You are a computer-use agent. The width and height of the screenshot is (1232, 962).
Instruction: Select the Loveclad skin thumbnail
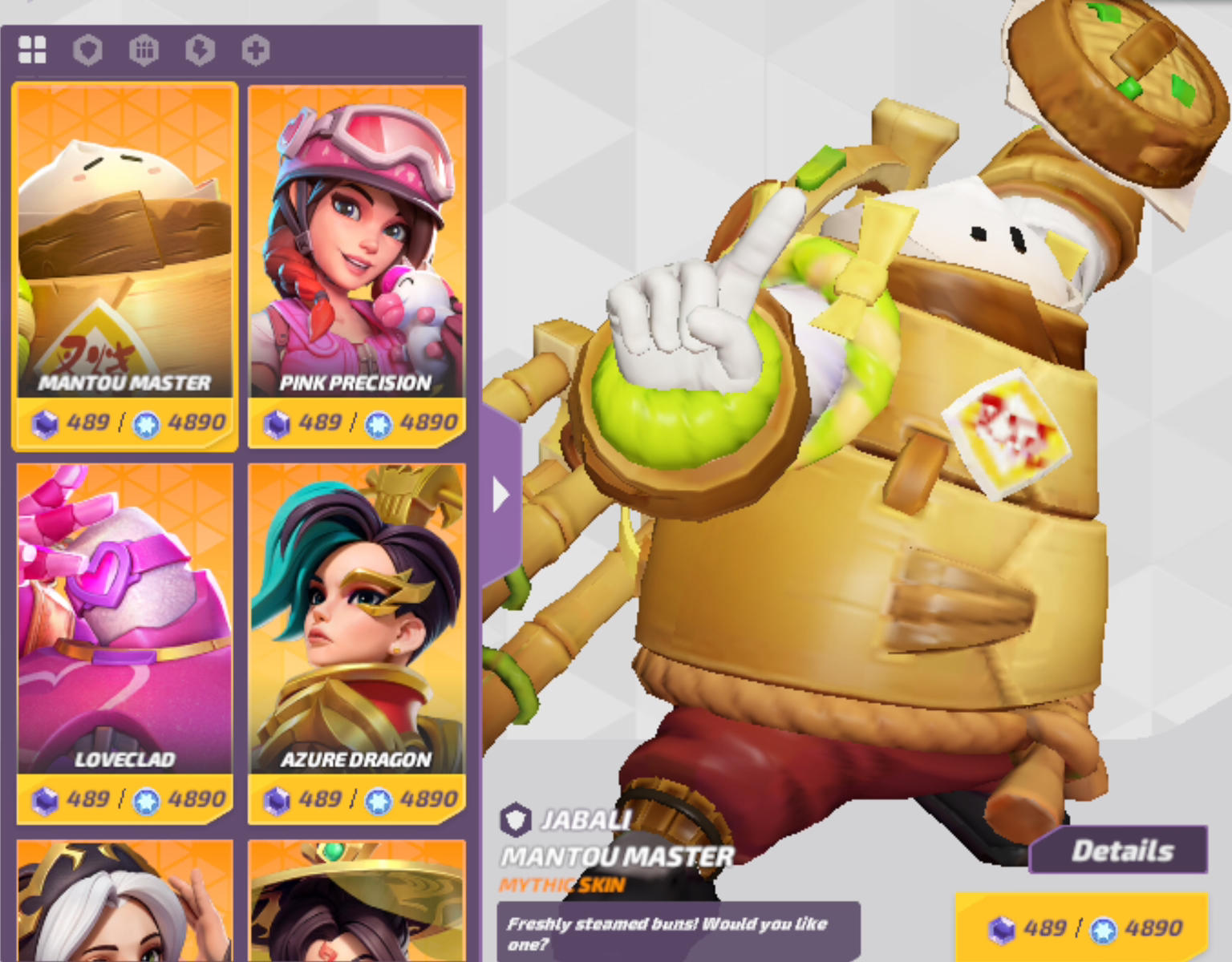[124, 609]
